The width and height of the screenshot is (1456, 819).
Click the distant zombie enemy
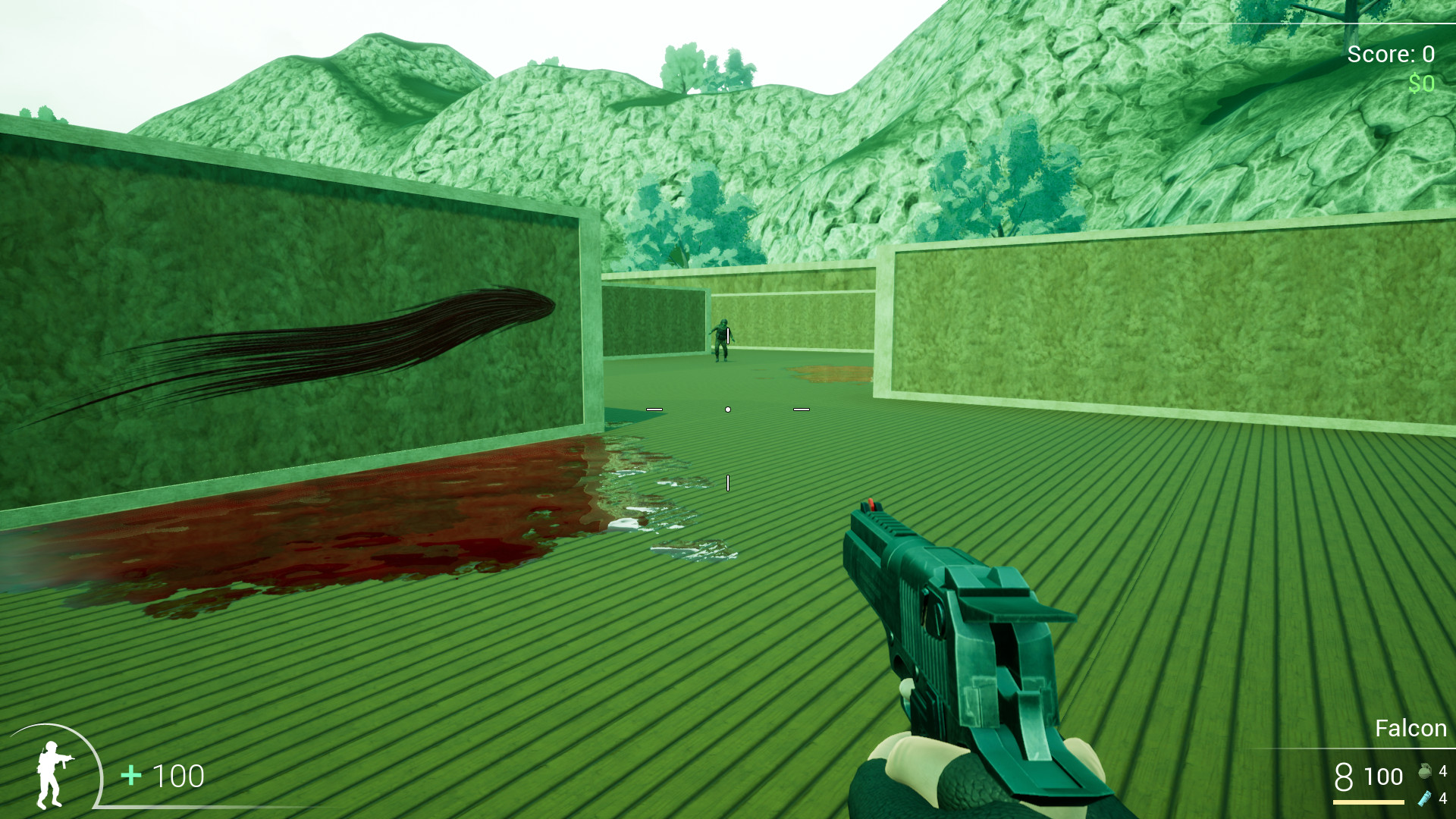721,337
